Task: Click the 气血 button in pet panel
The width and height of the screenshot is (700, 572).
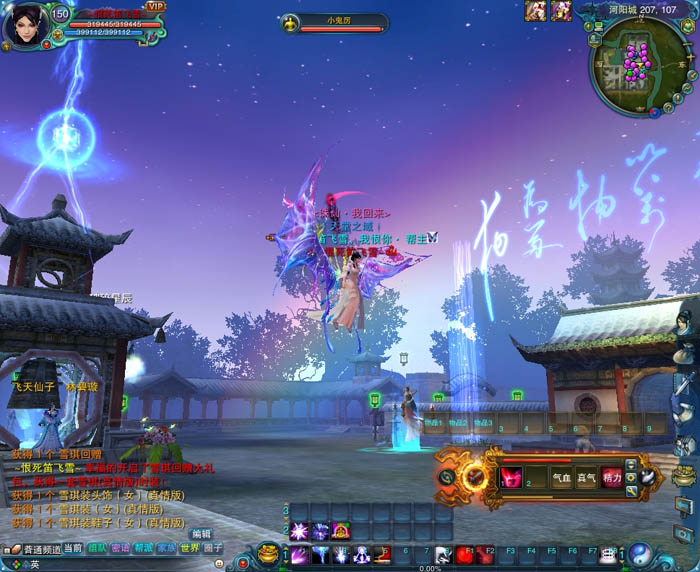Action: click(x=563, y=478)
